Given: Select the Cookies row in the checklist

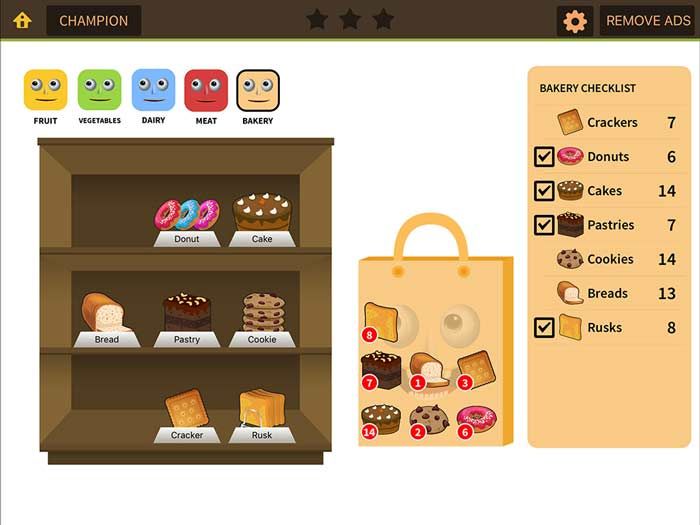Looking at the screenshot, I should click(610, 259).
